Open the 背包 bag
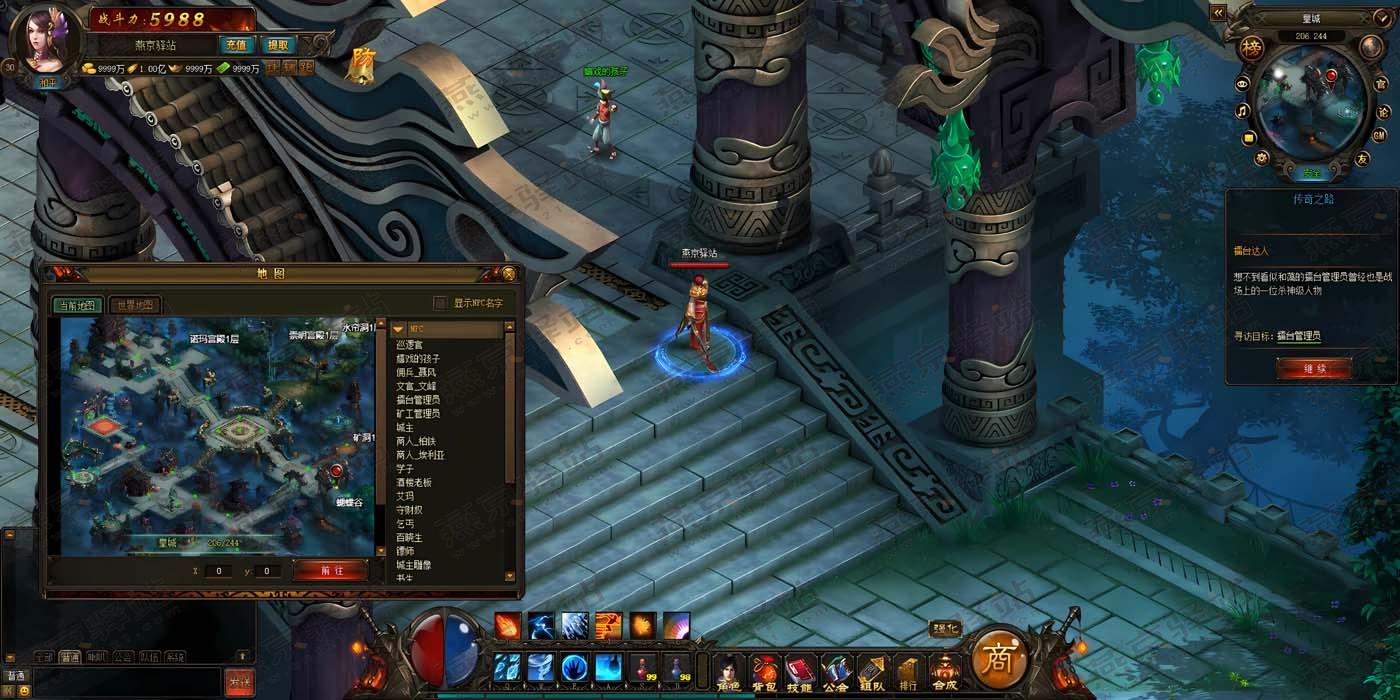 [764, 670]
